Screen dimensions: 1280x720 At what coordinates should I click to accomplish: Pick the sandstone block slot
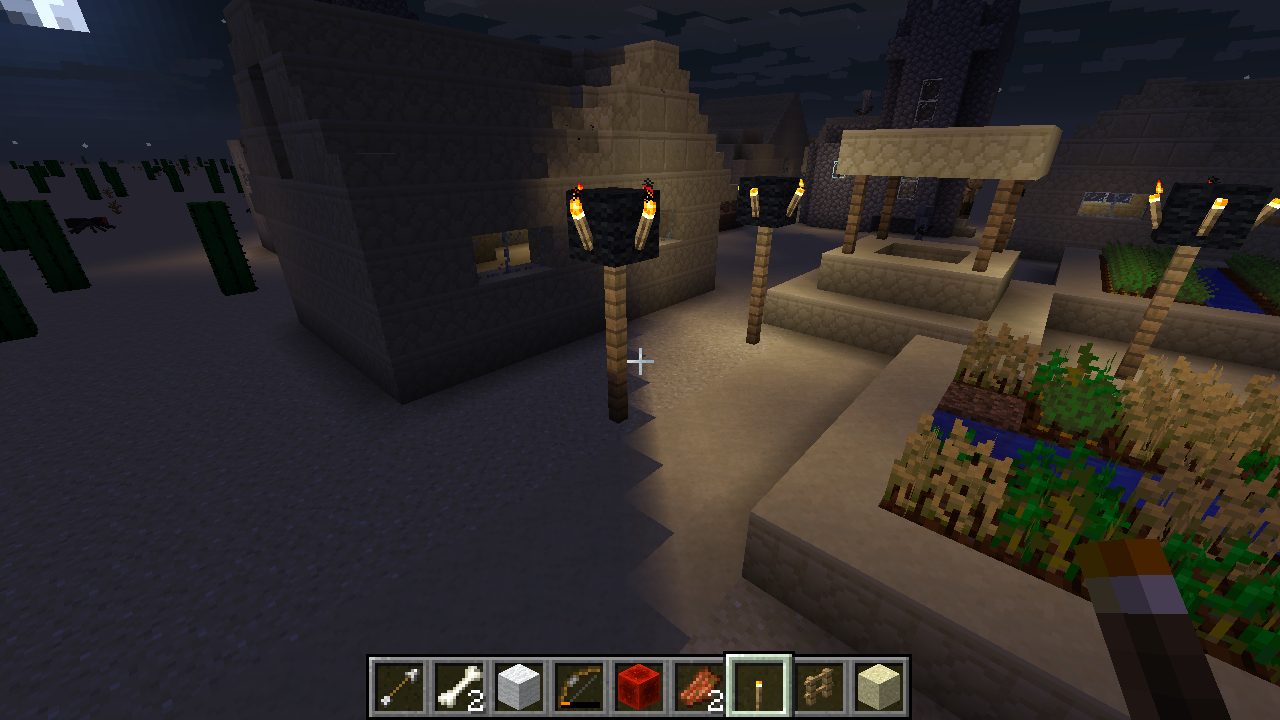879,687
